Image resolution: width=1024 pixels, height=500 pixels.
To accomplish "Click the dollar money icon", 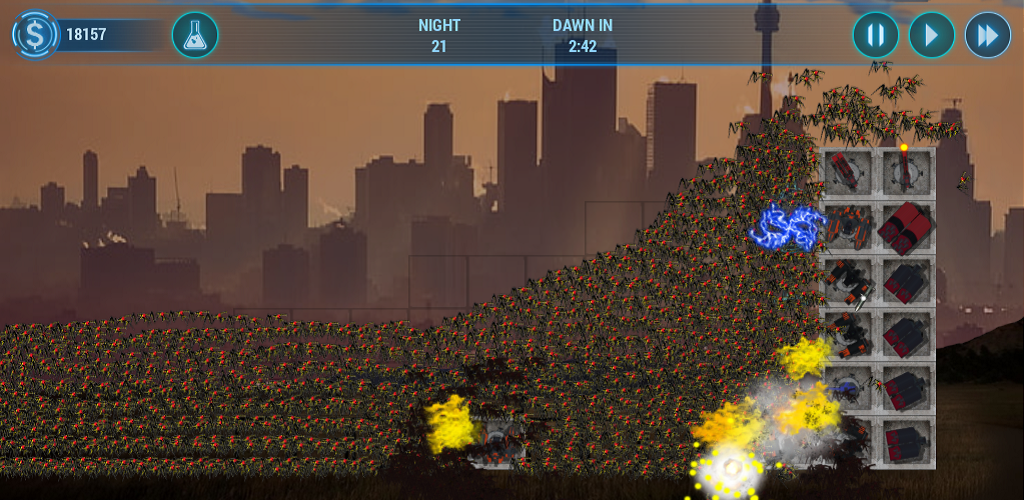I will (x=36, y=35).
